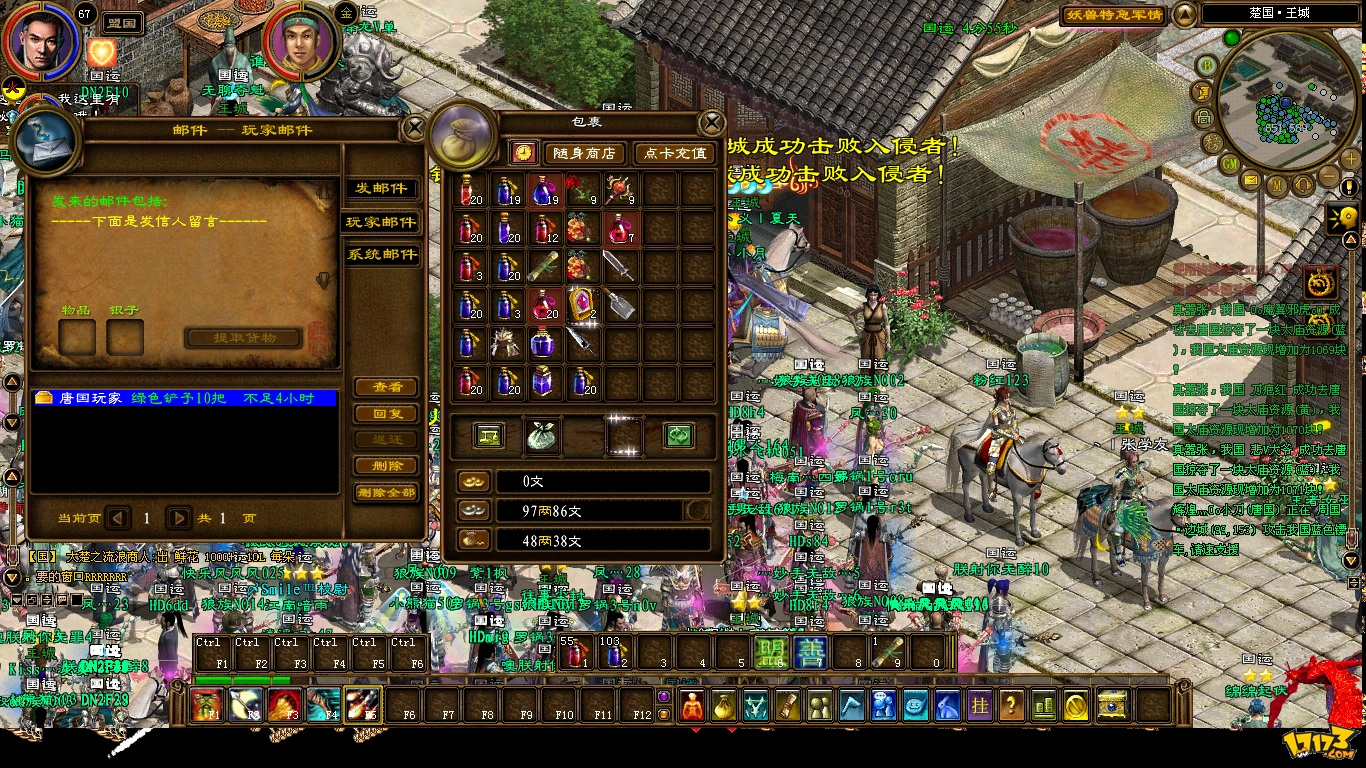The width and height of the screenshot is (1366, 768).
Task: Switch to the 系统邮件 system mail tab
Action: pyautogui.click(x=381, y=255)
